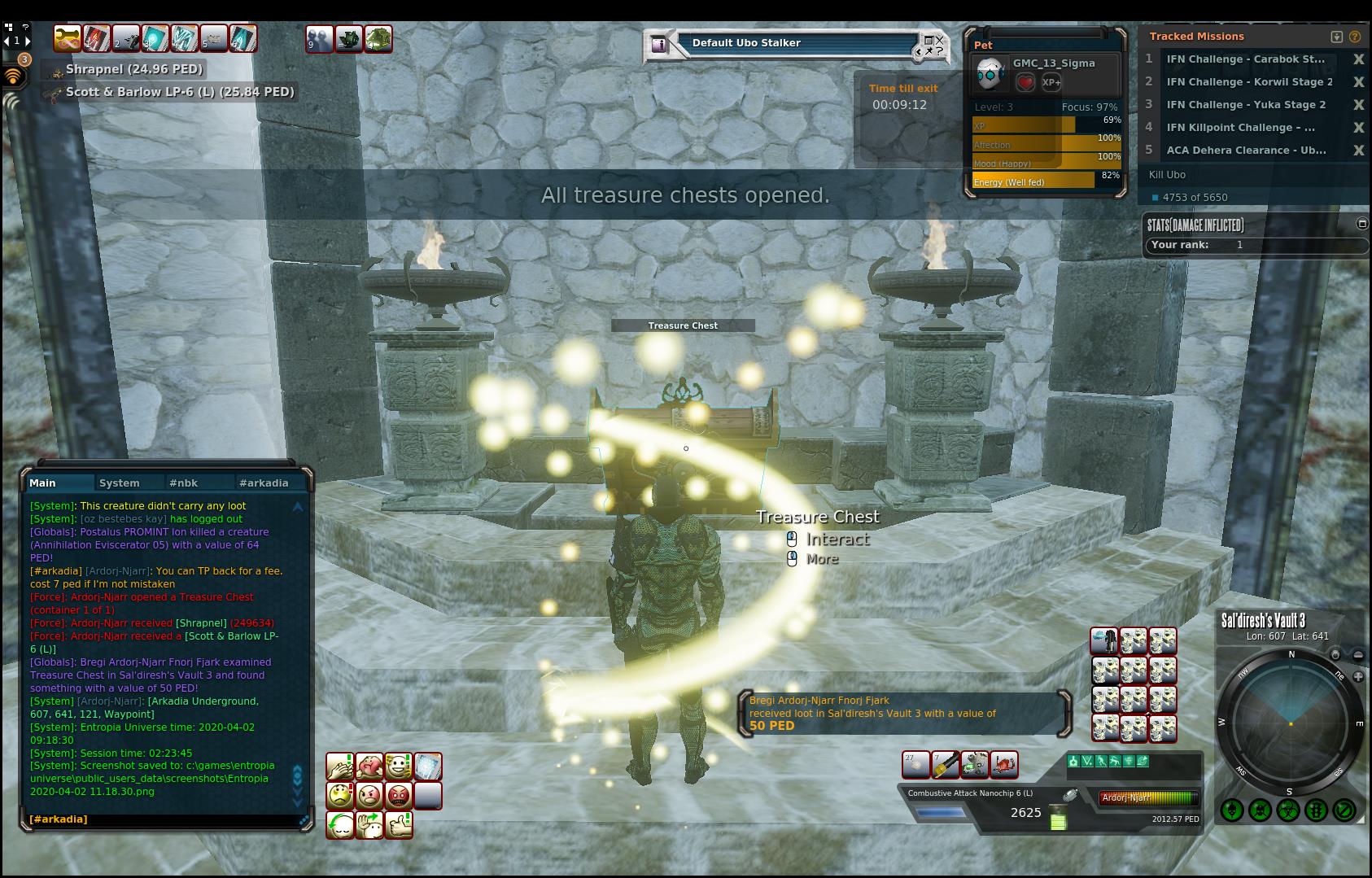This screenshot has height=878, width=1372.
Task: Remove IFN Challenge Korwil Stage 2 from tracking
Action: pos(1358,82)
